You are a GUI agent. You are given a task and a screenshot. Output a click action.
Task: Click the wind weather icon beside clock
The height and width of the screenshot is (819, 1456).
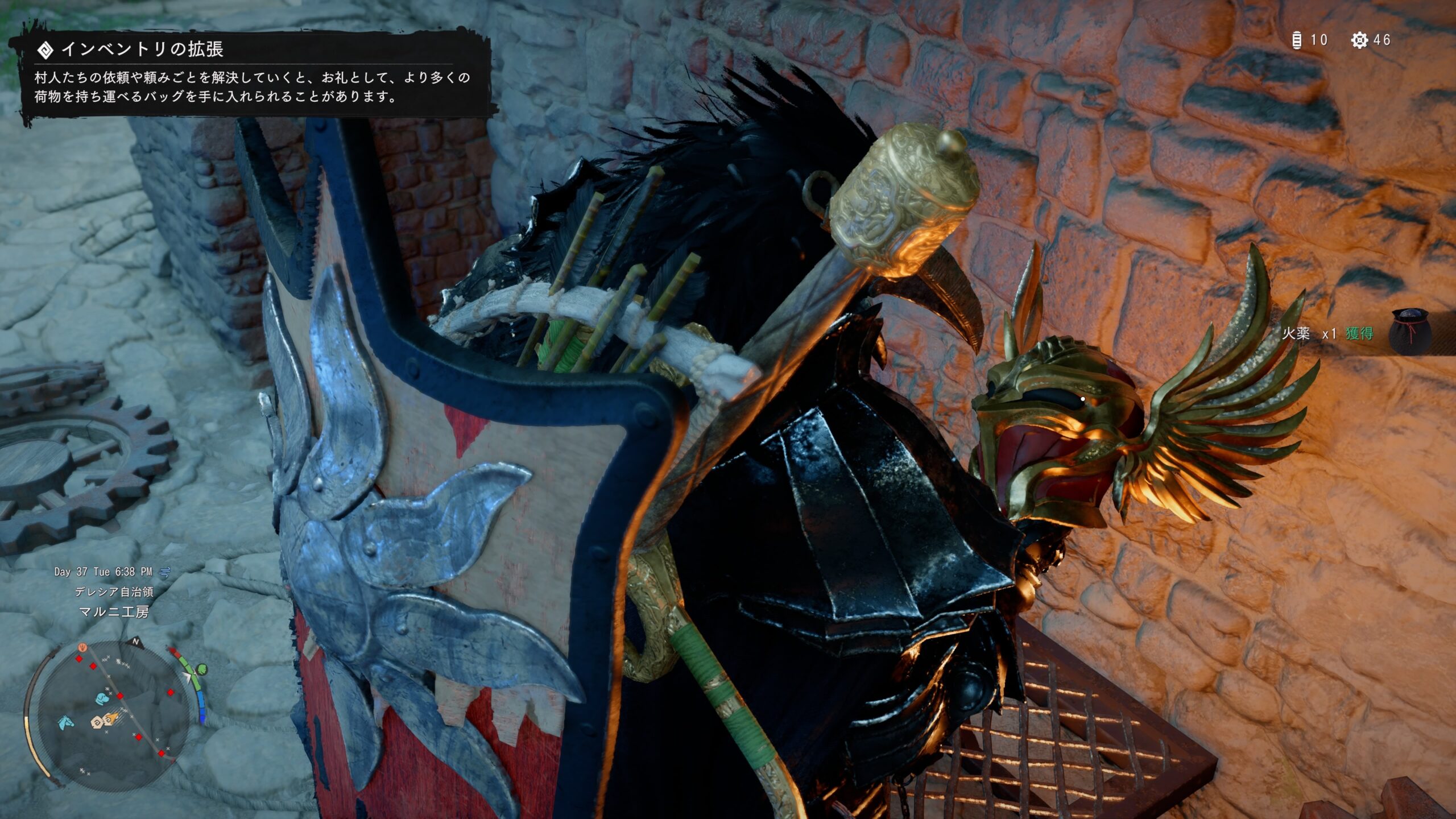(x=165, y=571)
